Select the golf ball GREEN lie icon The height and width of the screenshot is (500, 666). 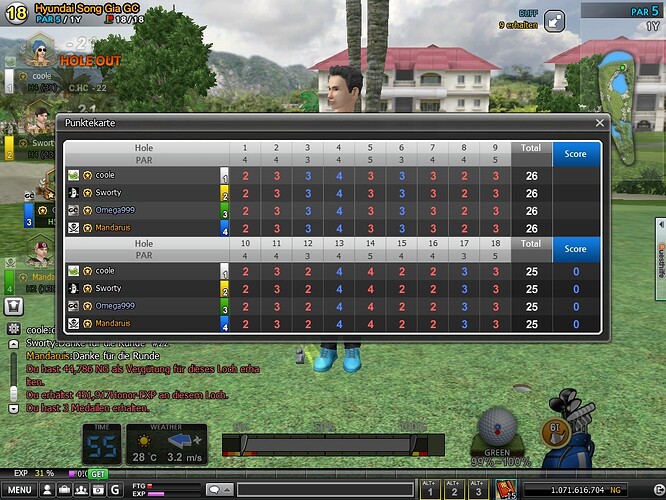click(x=498, y=430)
